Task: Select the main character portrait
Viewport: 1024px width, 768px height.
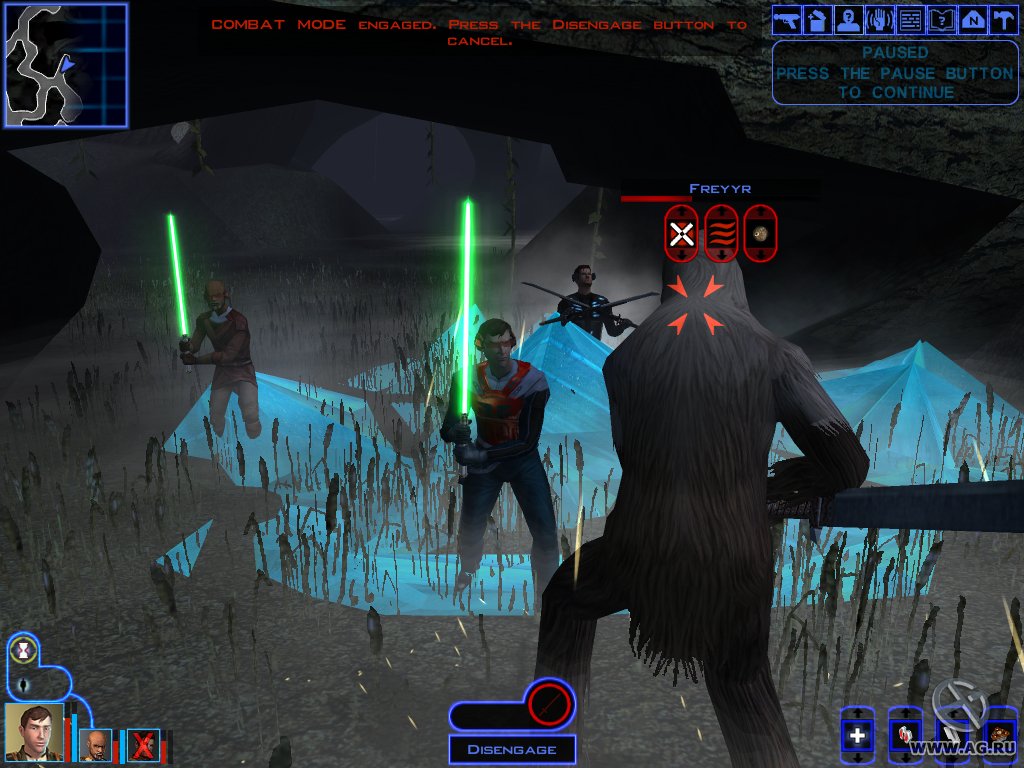Action: 34,732
